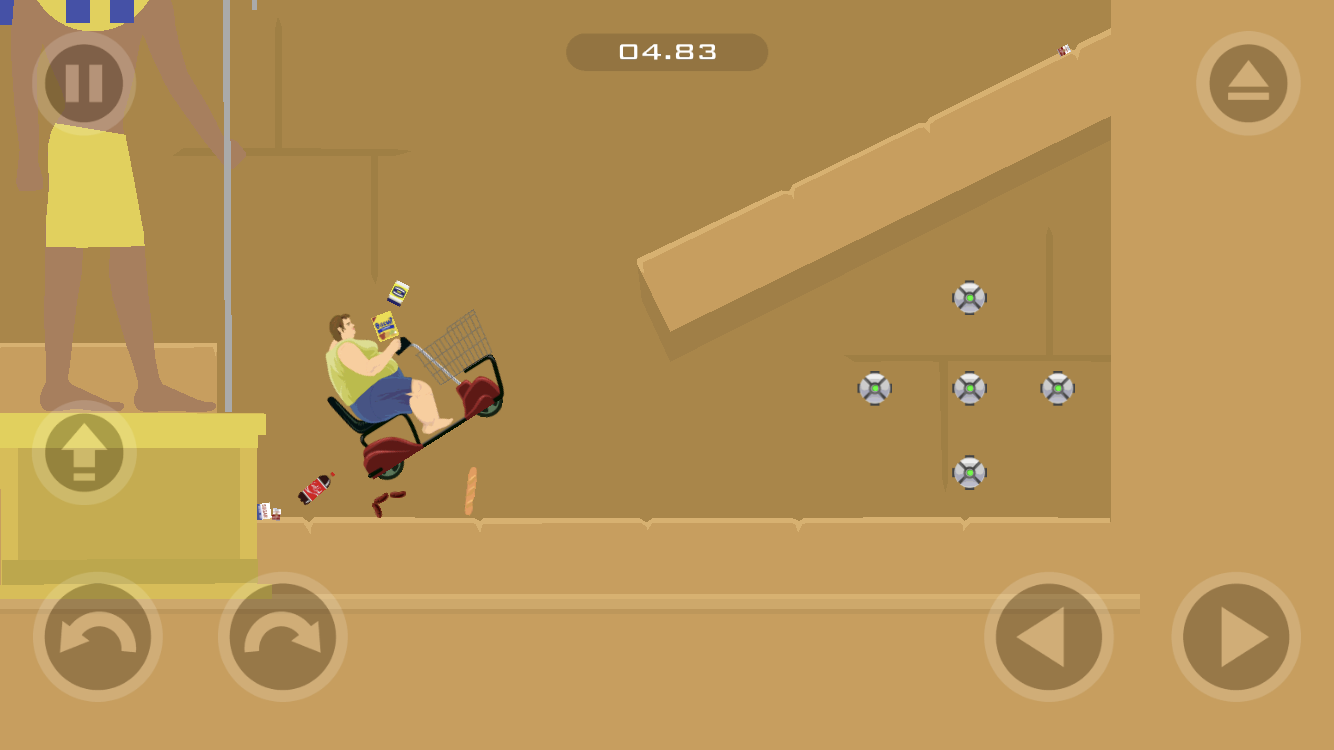Select the timer showing 04.83
This screenshot has height=750, width=1334.
pyautogui.click(x=666, y=52)
